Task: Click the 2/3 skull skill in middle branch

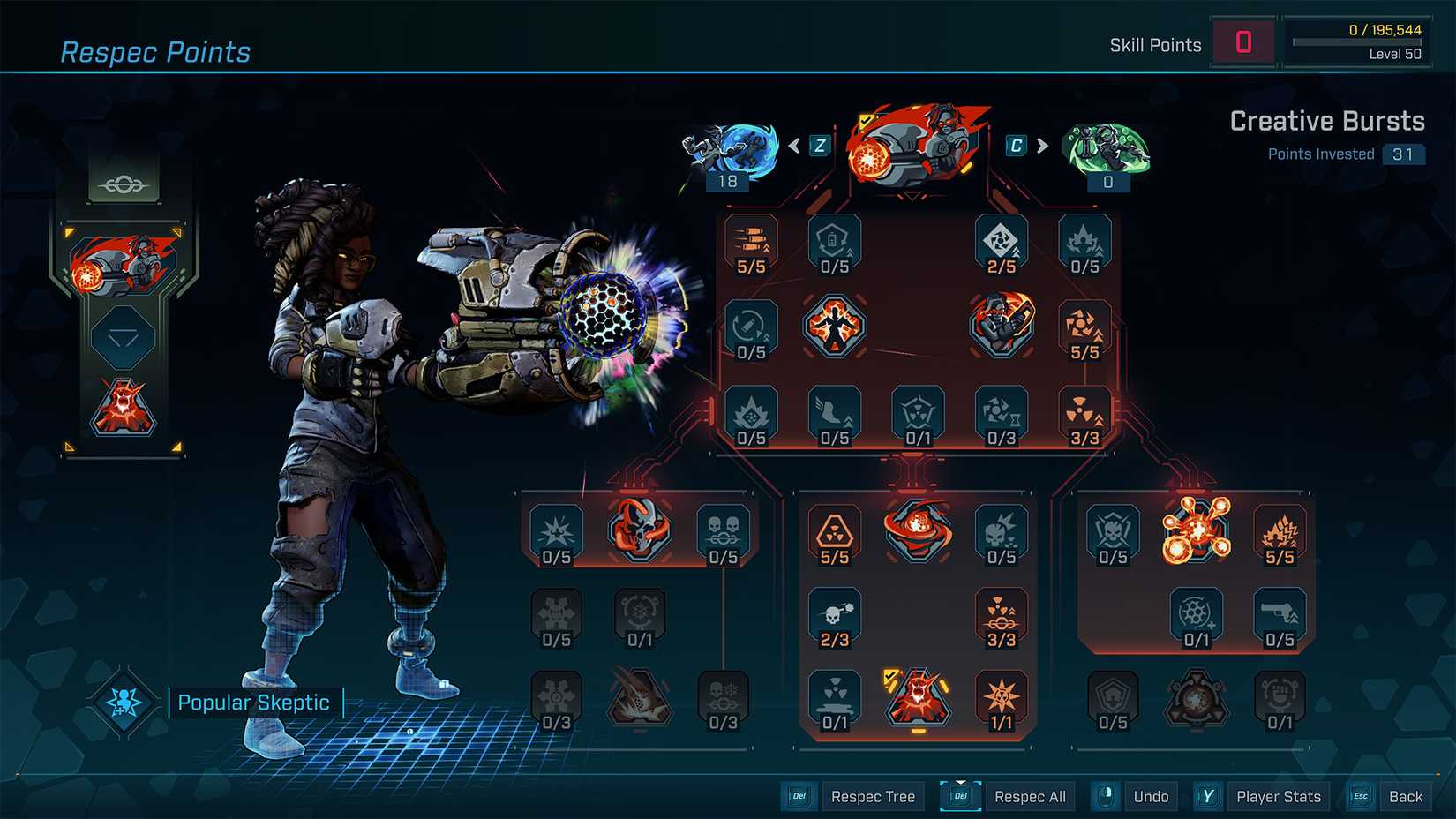Action: [834, 618]
